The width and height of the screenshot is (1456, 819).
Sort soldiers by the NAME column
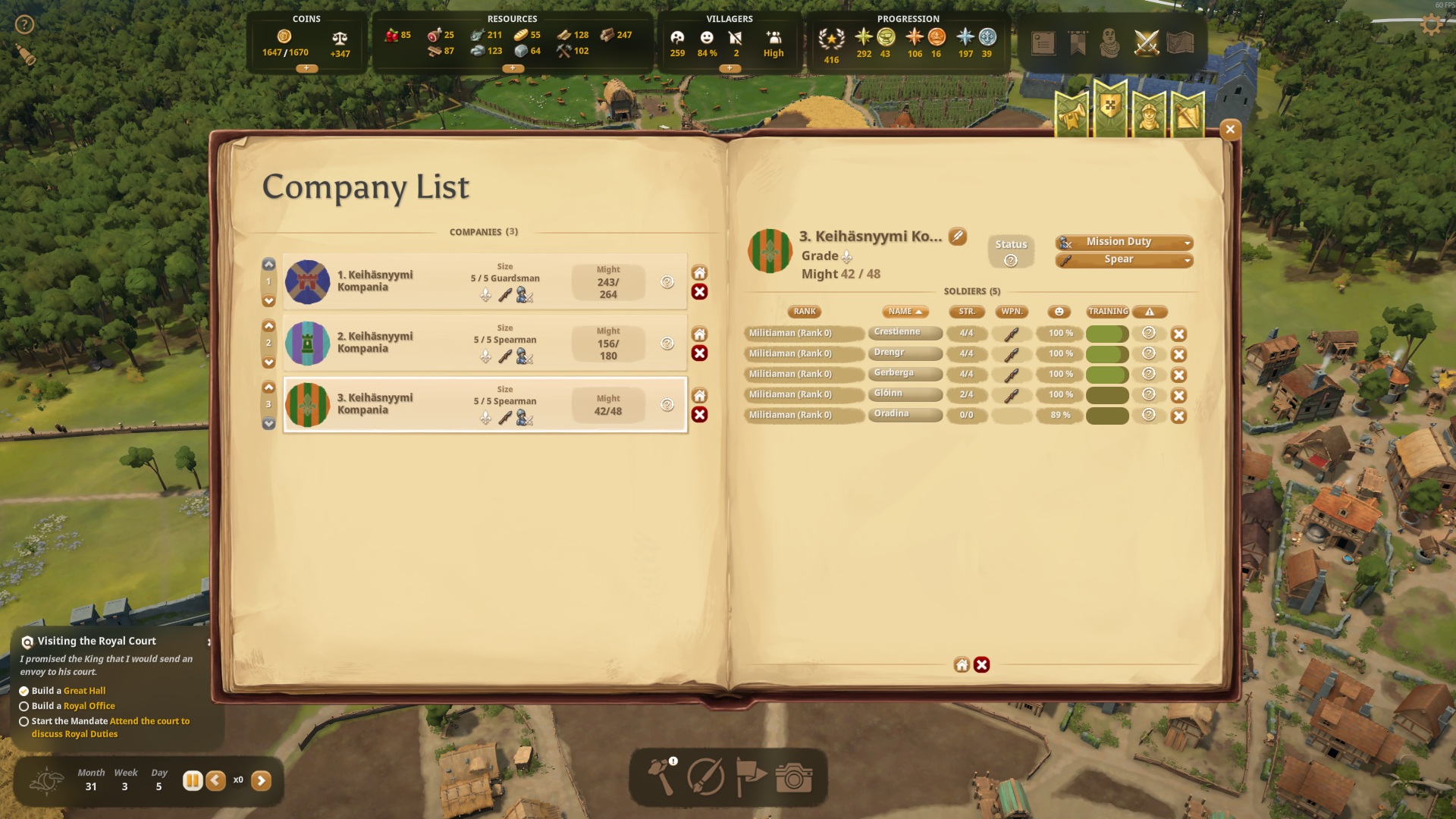[x=905, y=312]
